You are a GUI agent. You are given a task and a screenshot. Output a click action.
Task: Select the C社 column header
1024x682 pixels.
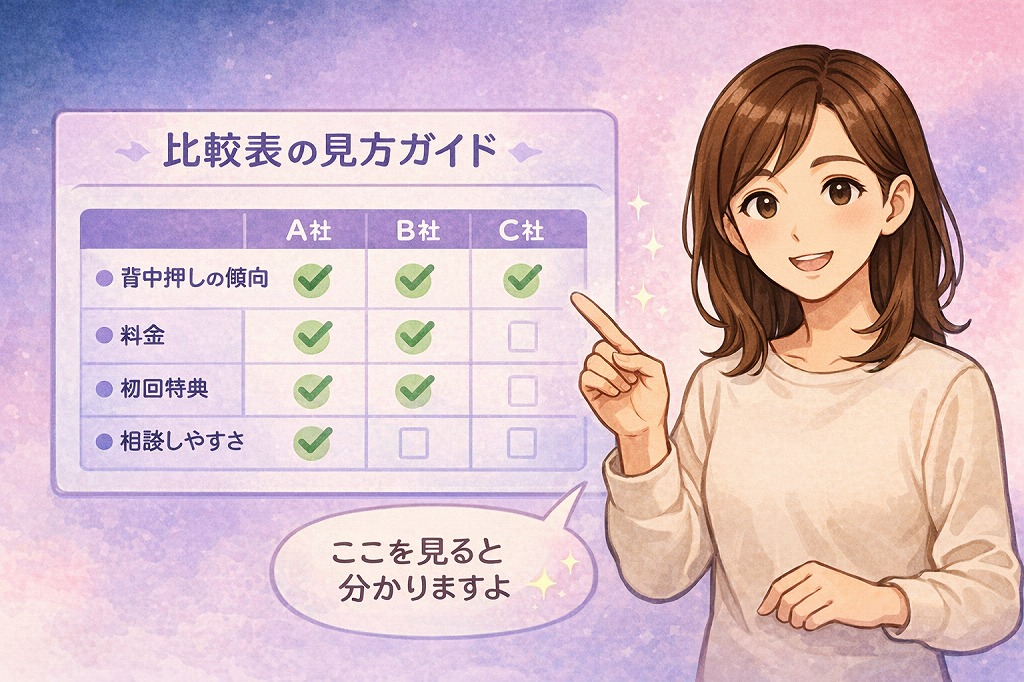point(521,231)
